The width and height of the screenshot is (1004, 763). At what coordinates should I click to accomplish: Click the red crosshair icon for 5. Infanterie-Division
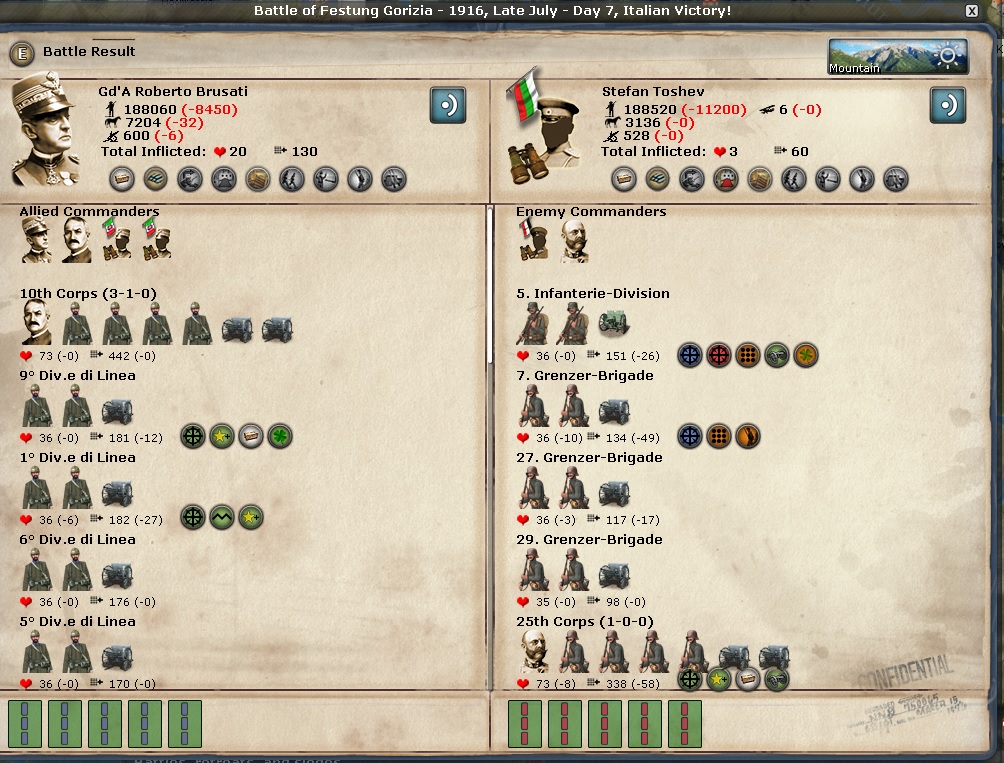pyautogui.click(x=719, y=355)
